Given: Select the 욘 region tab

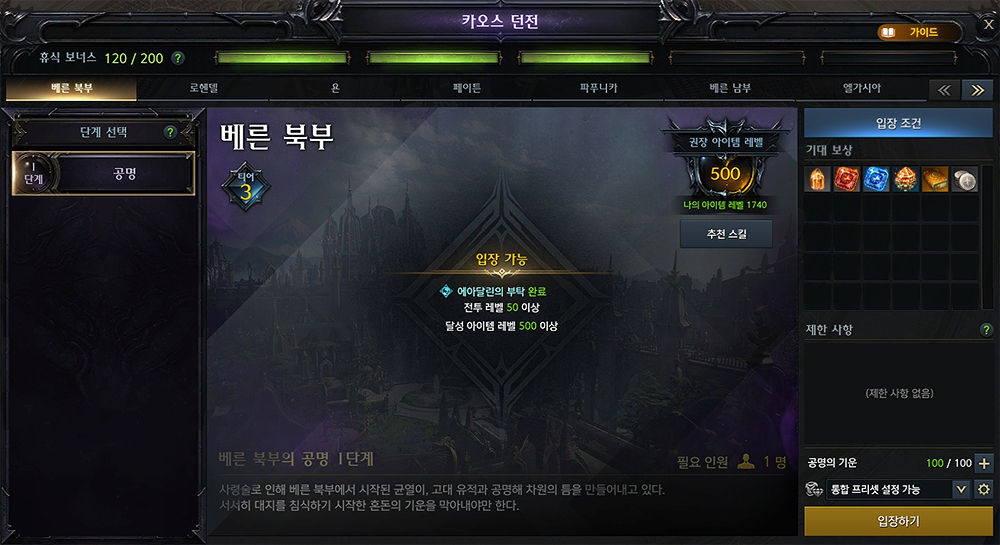Looking at the screenshot, I should coord(335,88).
